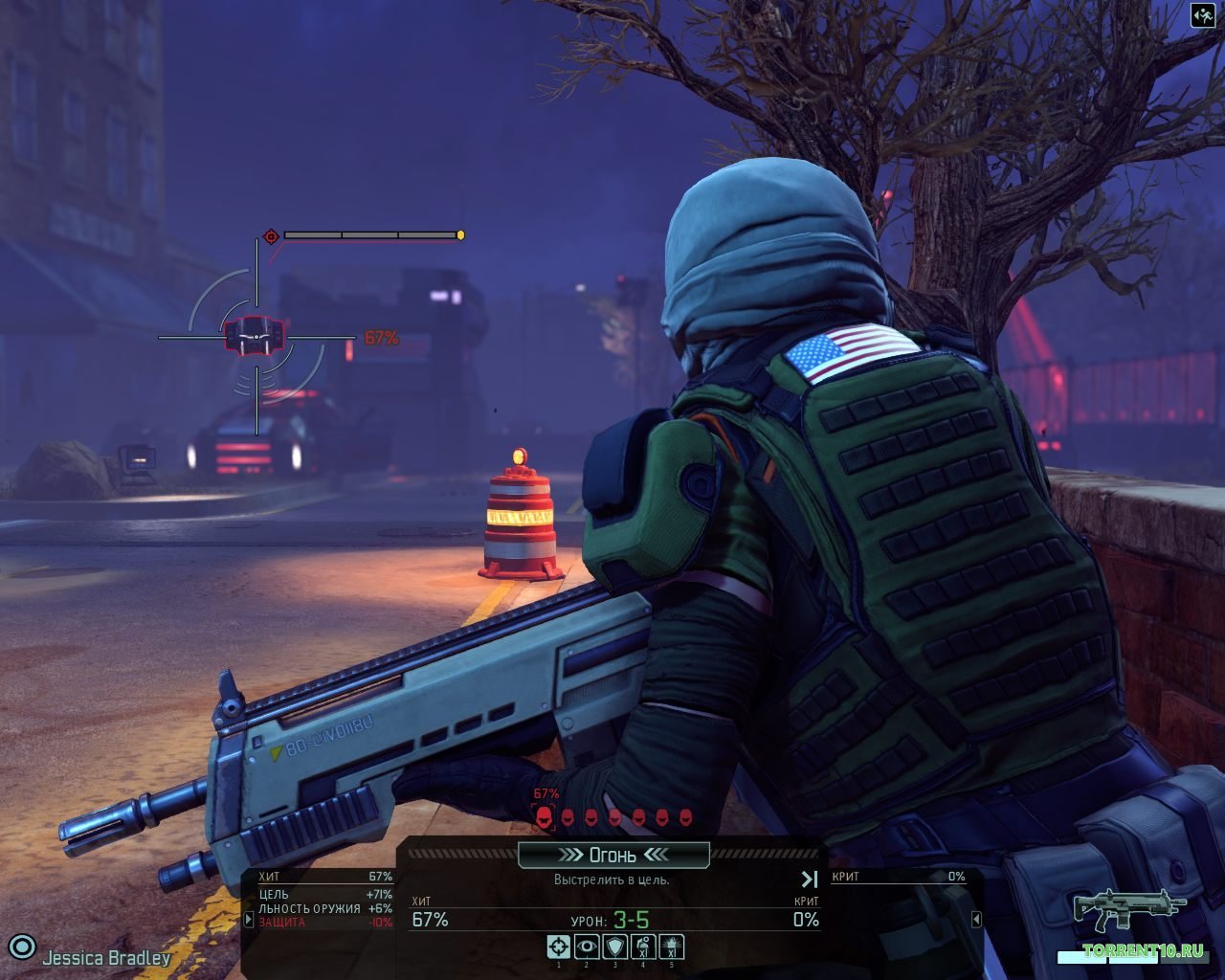Click the assault rifle weapon icon bottom right
The image size is (1225, 980).
1129,910
